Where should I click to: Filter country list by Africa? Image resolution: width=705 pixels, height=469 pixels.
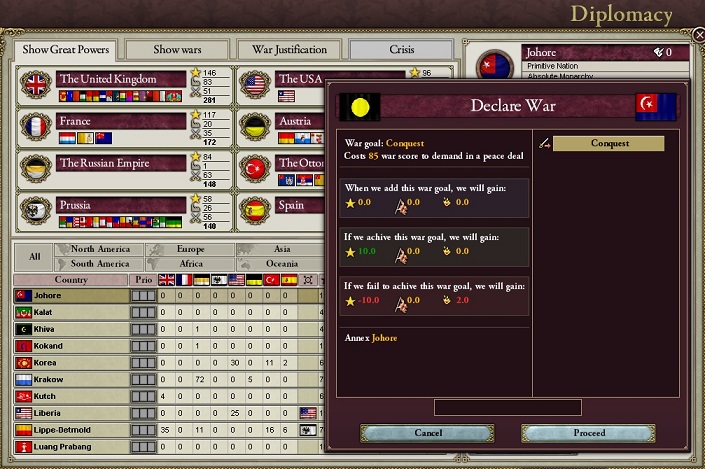click(190, 263)
